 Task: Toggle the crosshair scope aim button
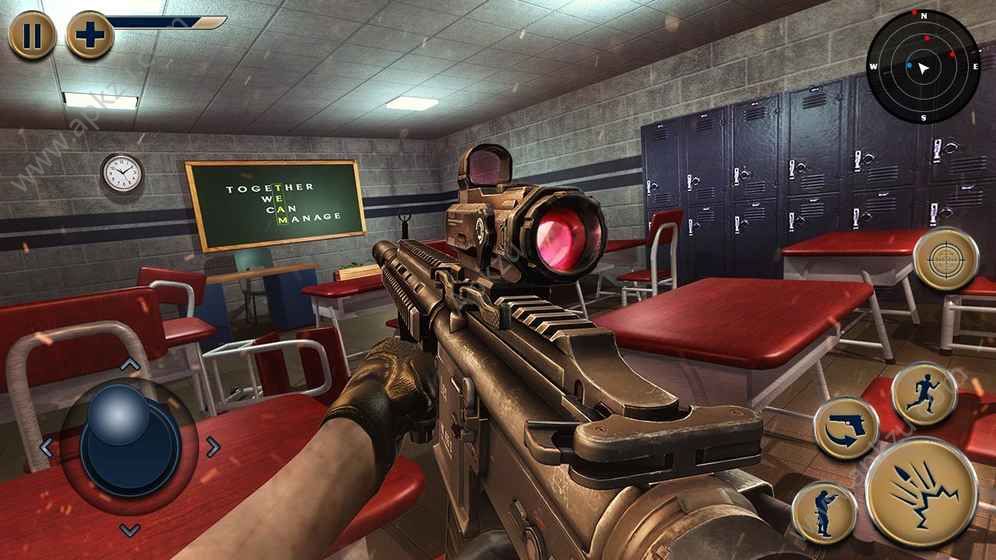click(945, 260)
